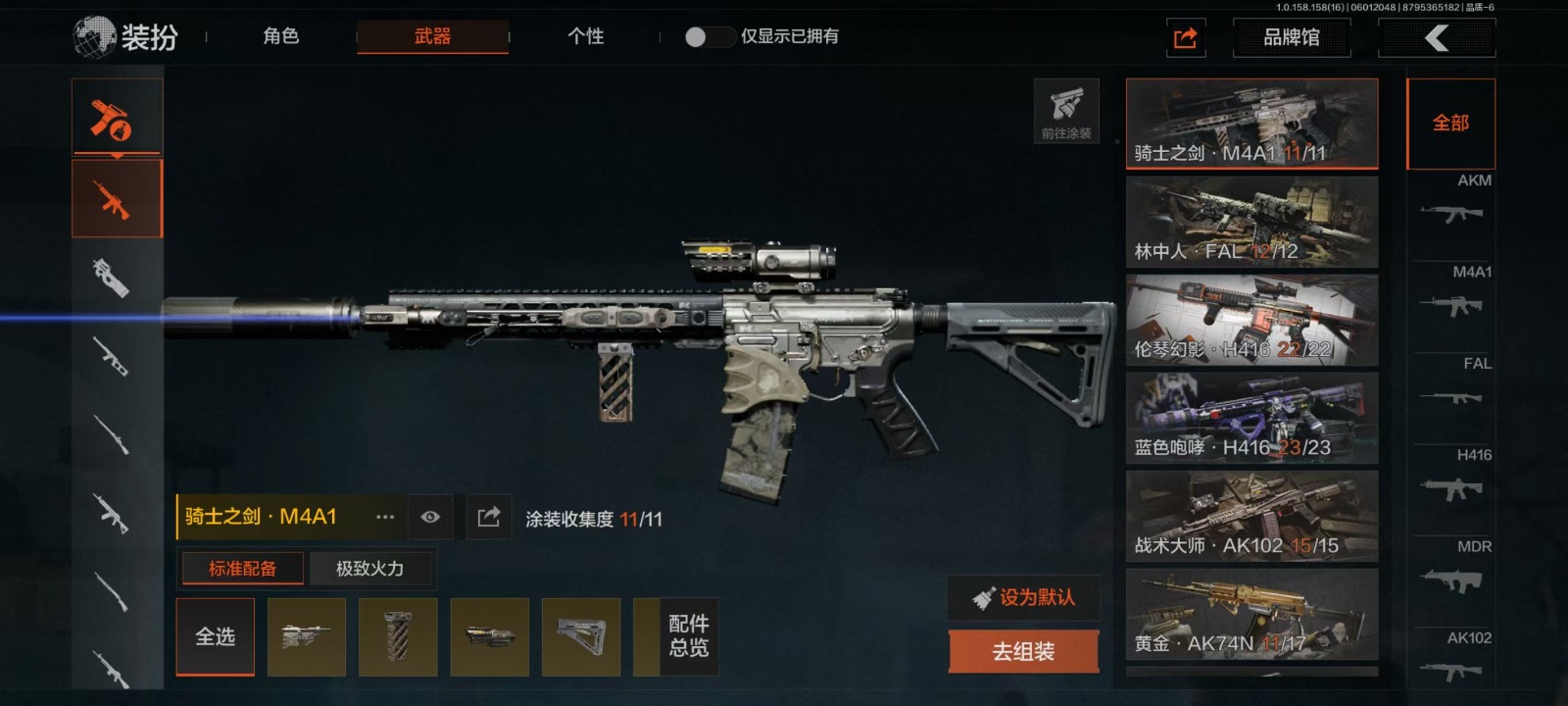Switch to the 角色 tab
The width and height of the screenshot is (1568, 706).
pos(280,37)
